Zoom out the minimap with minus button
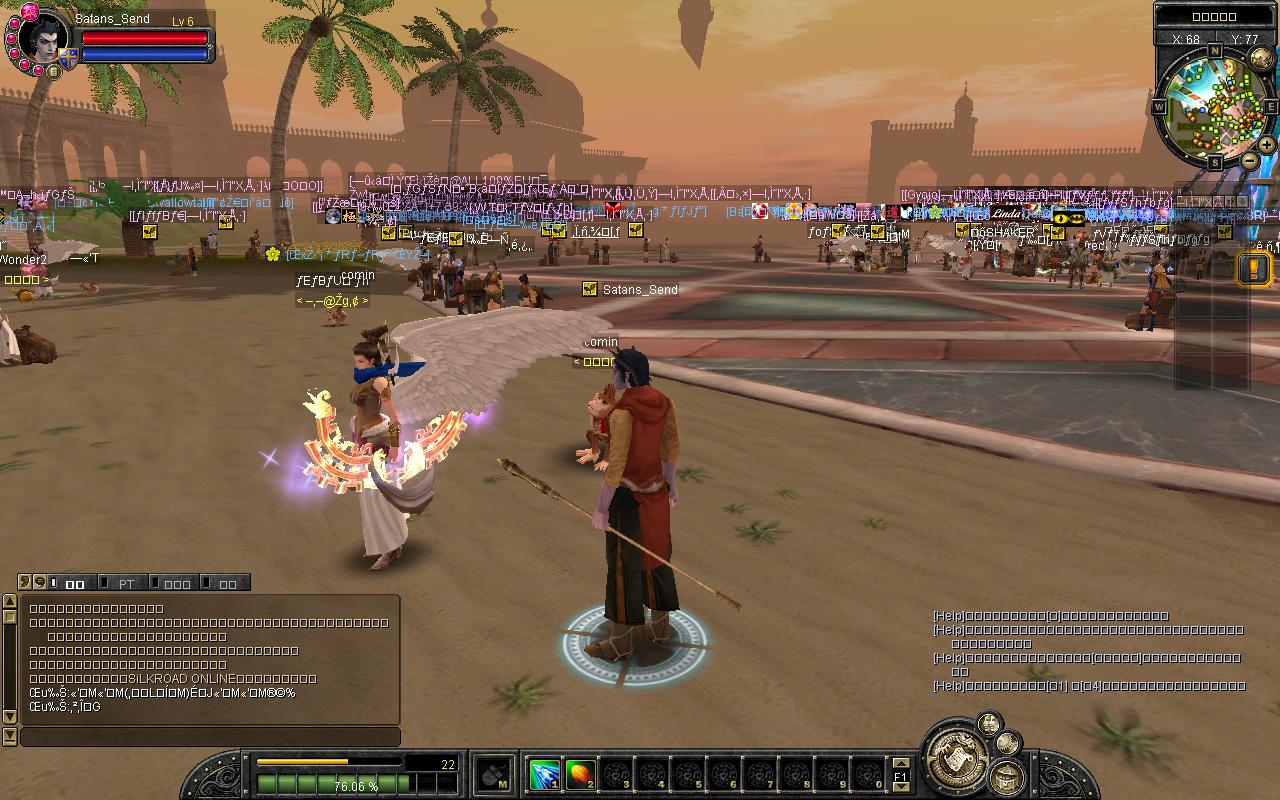 coord(1250,160)
